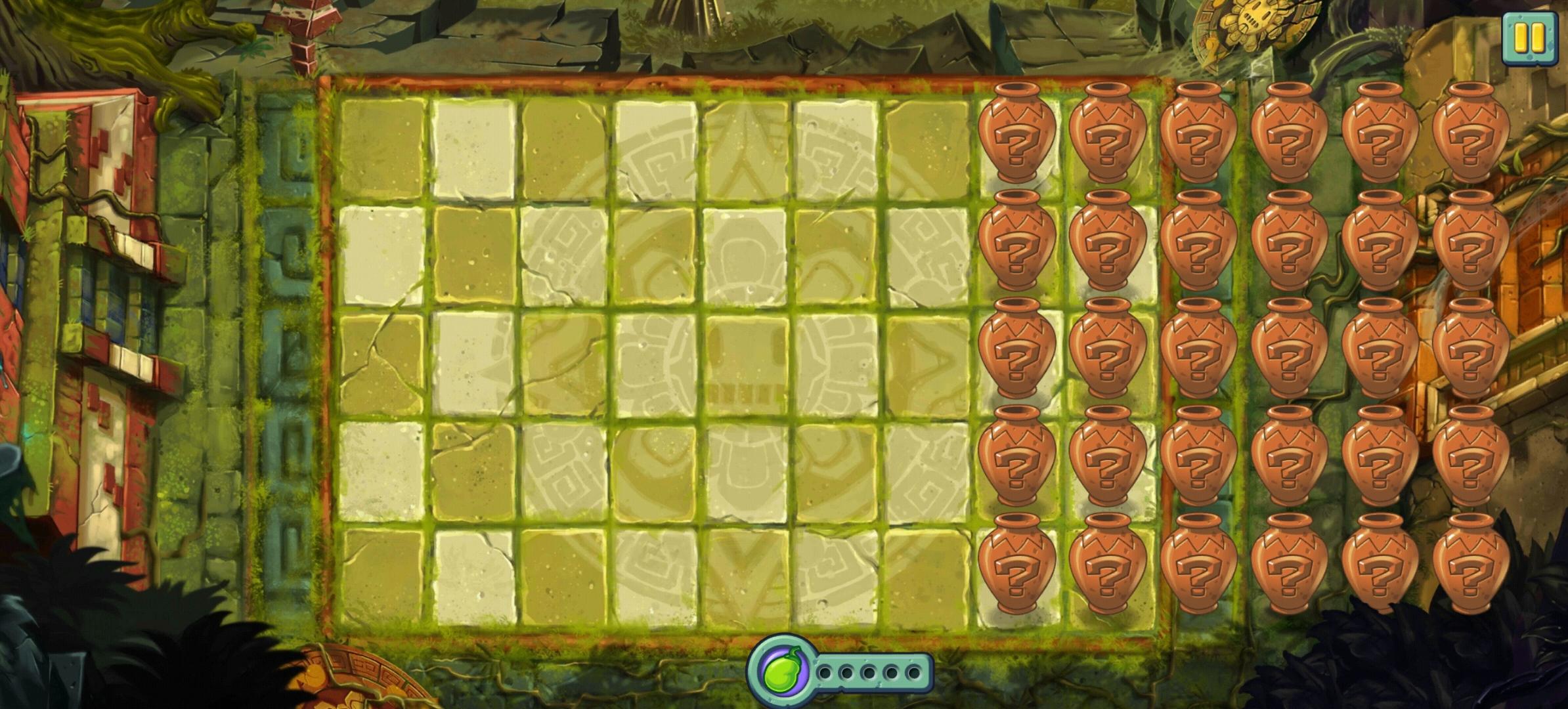Viewport: 1568px width, 709px height.
Task: Break the top vase in the second vase column
Action: point(1108,137)
